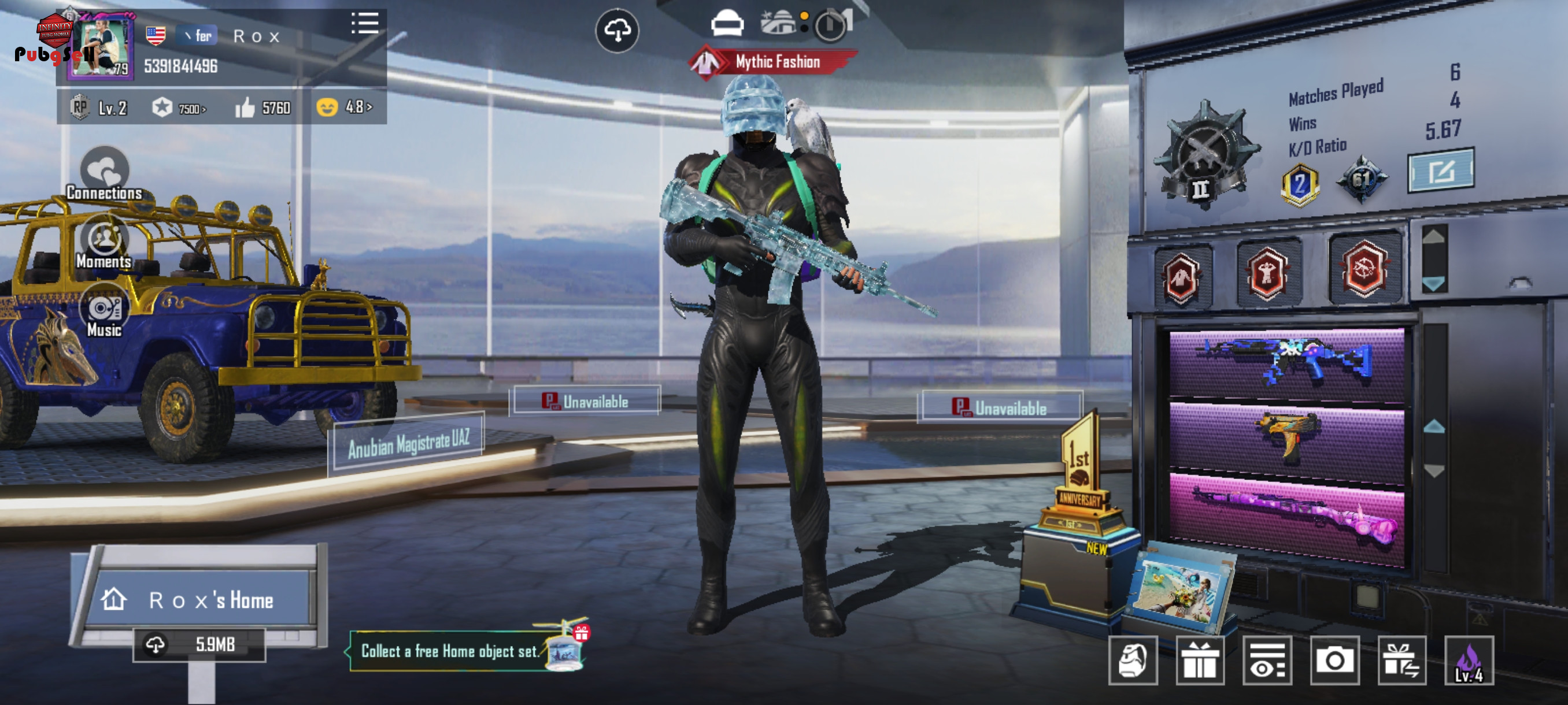
Task: Select the Anubian Magistrate UAZ label
Action: [408, 444]
